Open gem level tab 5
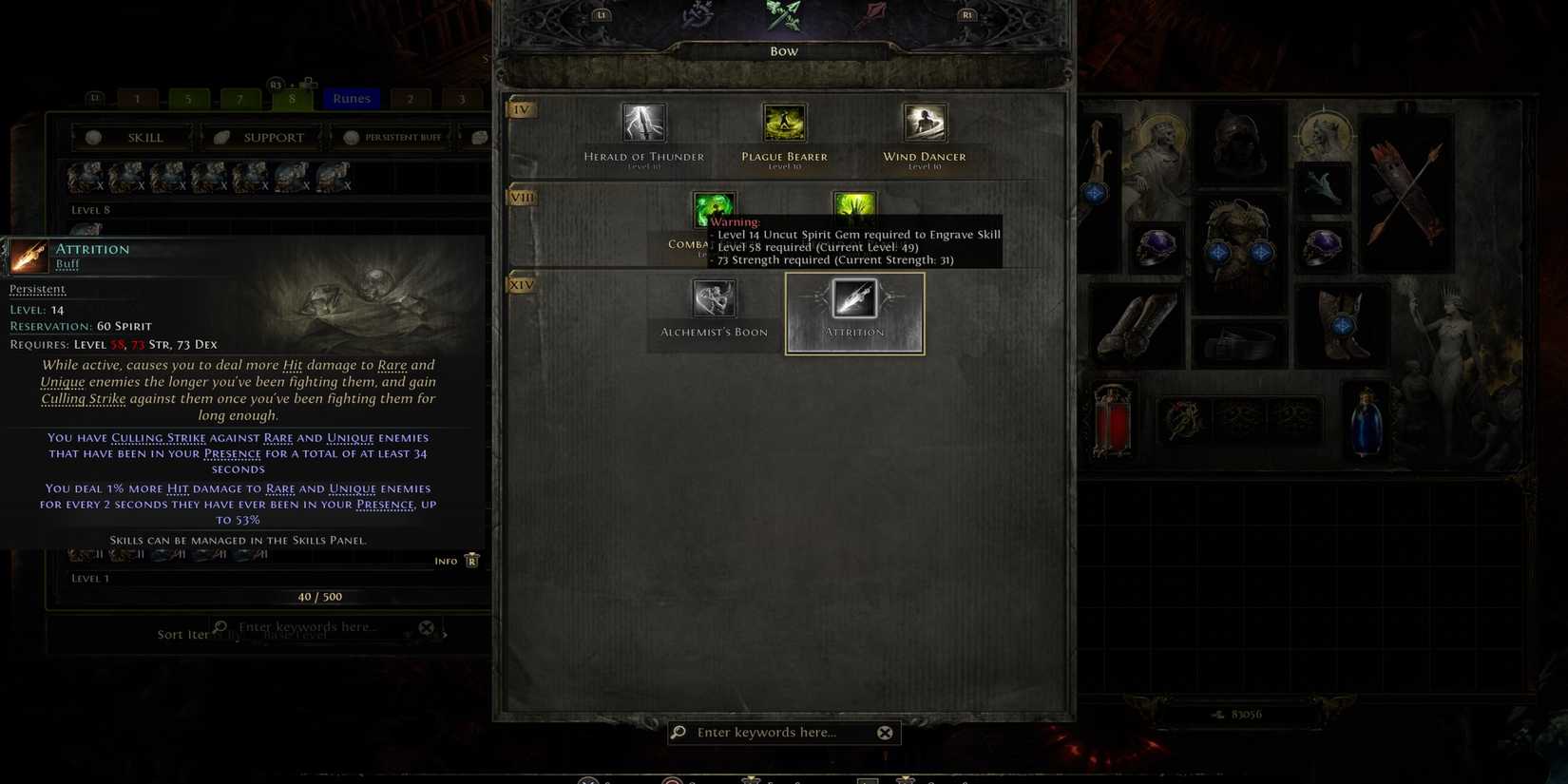This screenshot has height=784, width=1568. pyautogui.click(x=187, y=98)
